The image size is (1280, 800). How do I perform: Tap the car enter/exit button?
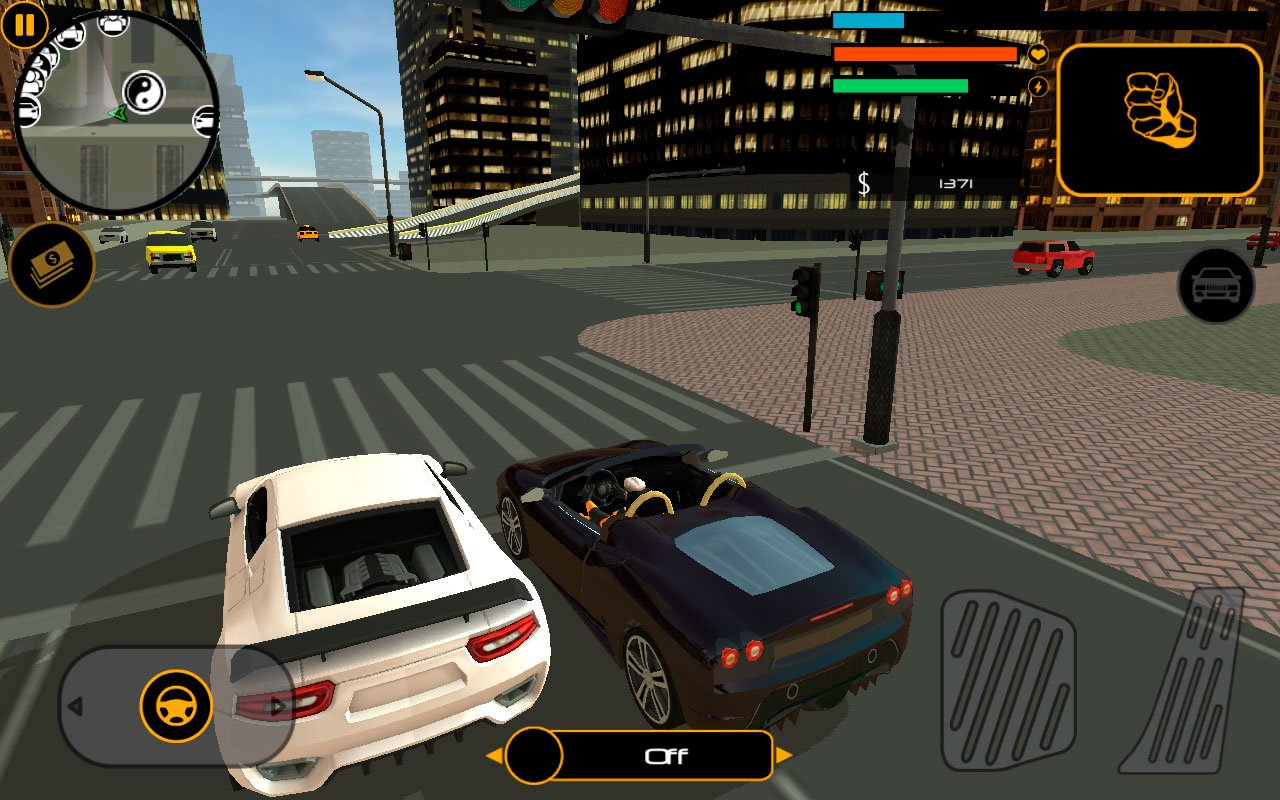(x=1216, y=286)
